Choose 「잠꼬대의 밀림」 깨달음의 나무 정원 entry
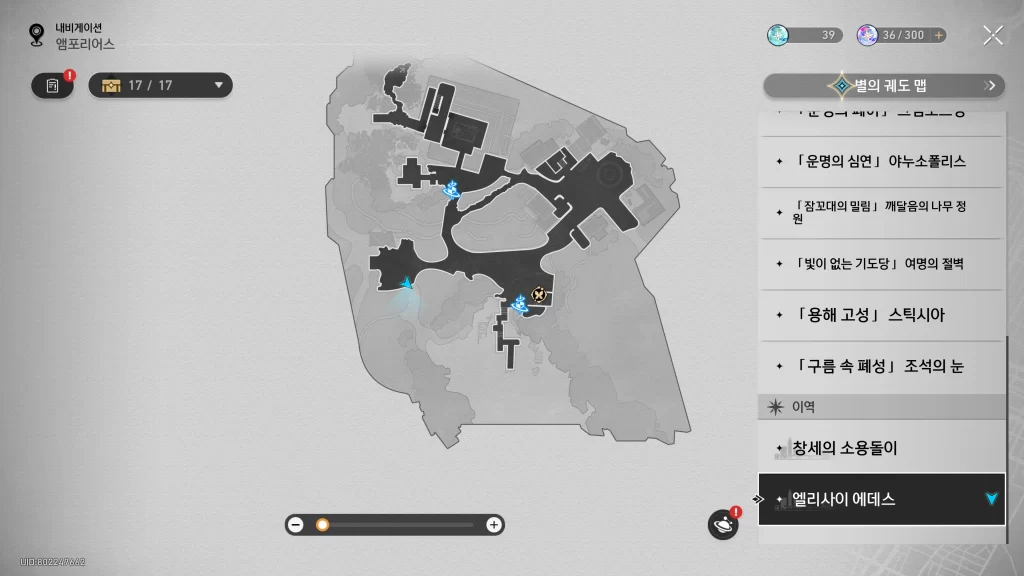Screen dimensions: 1024x576 880,212
